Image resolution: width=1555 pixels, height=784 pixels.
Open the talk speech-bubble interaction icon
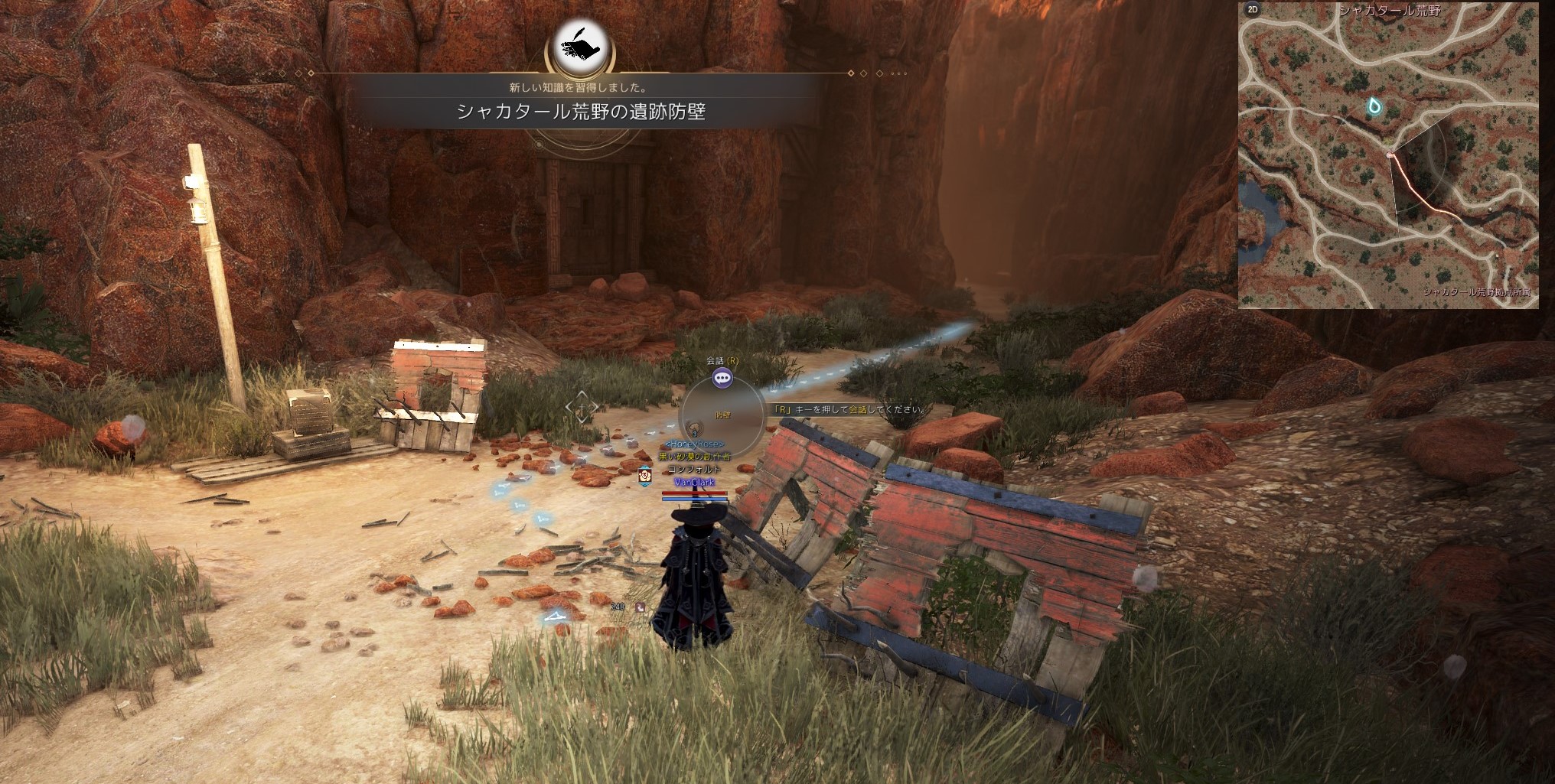(x=722, y=377)
